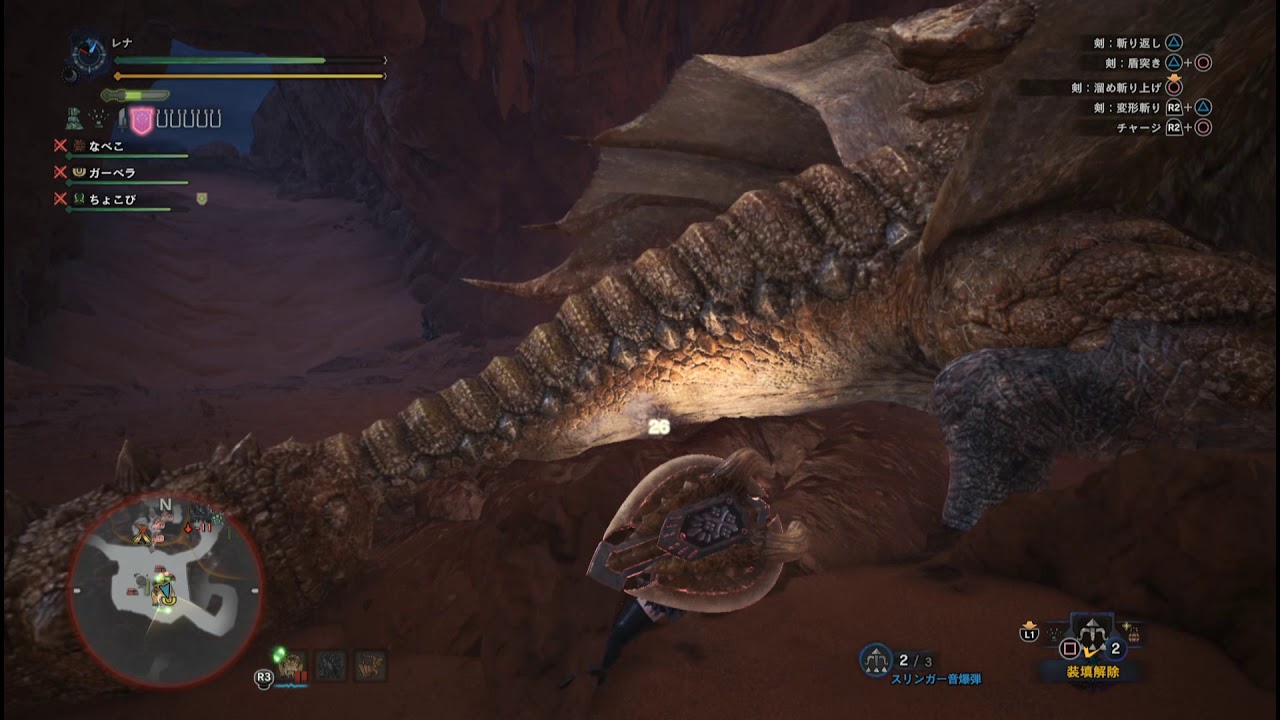
Task: Toggle the red X beside なべこ
Action: (61, 147)
